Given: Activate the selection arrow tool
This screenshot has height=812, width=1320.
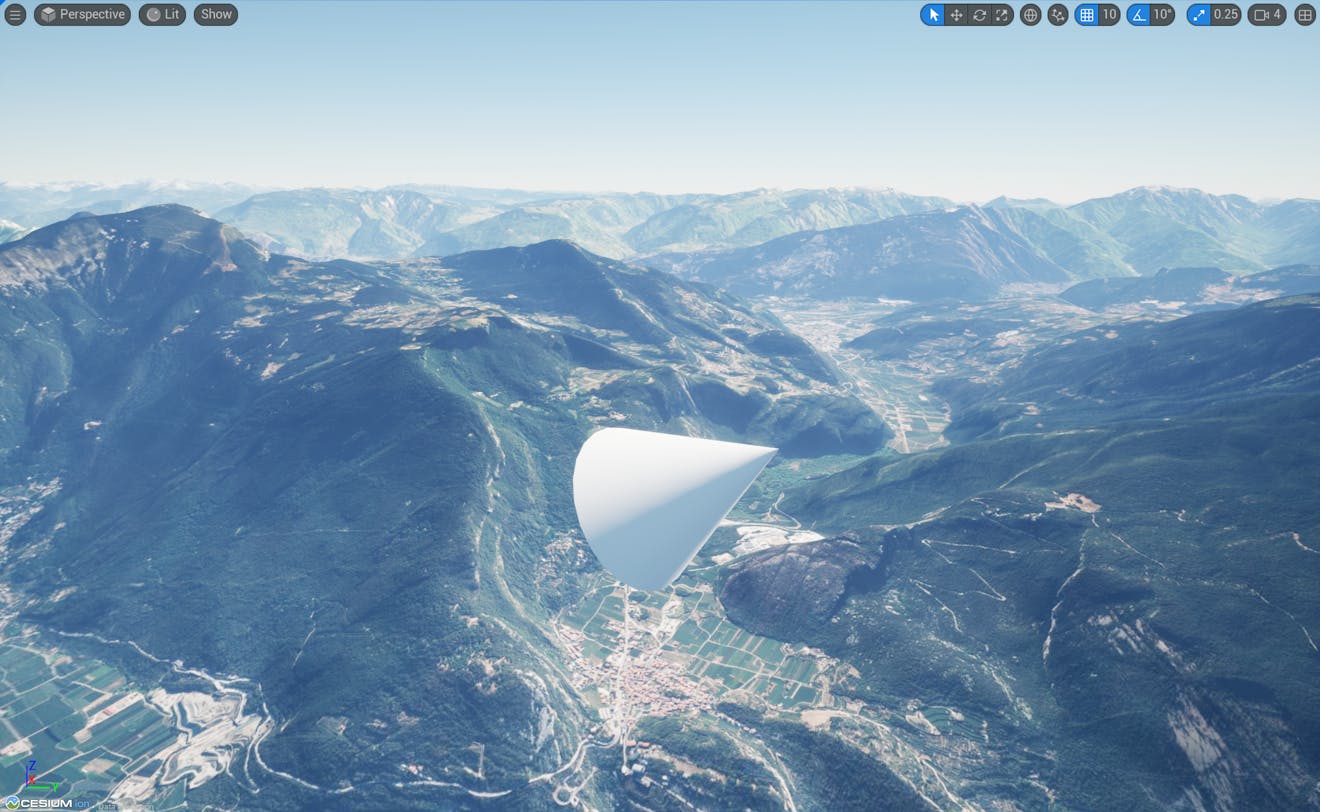Looking at the screenshot, I should pos(932,15).
